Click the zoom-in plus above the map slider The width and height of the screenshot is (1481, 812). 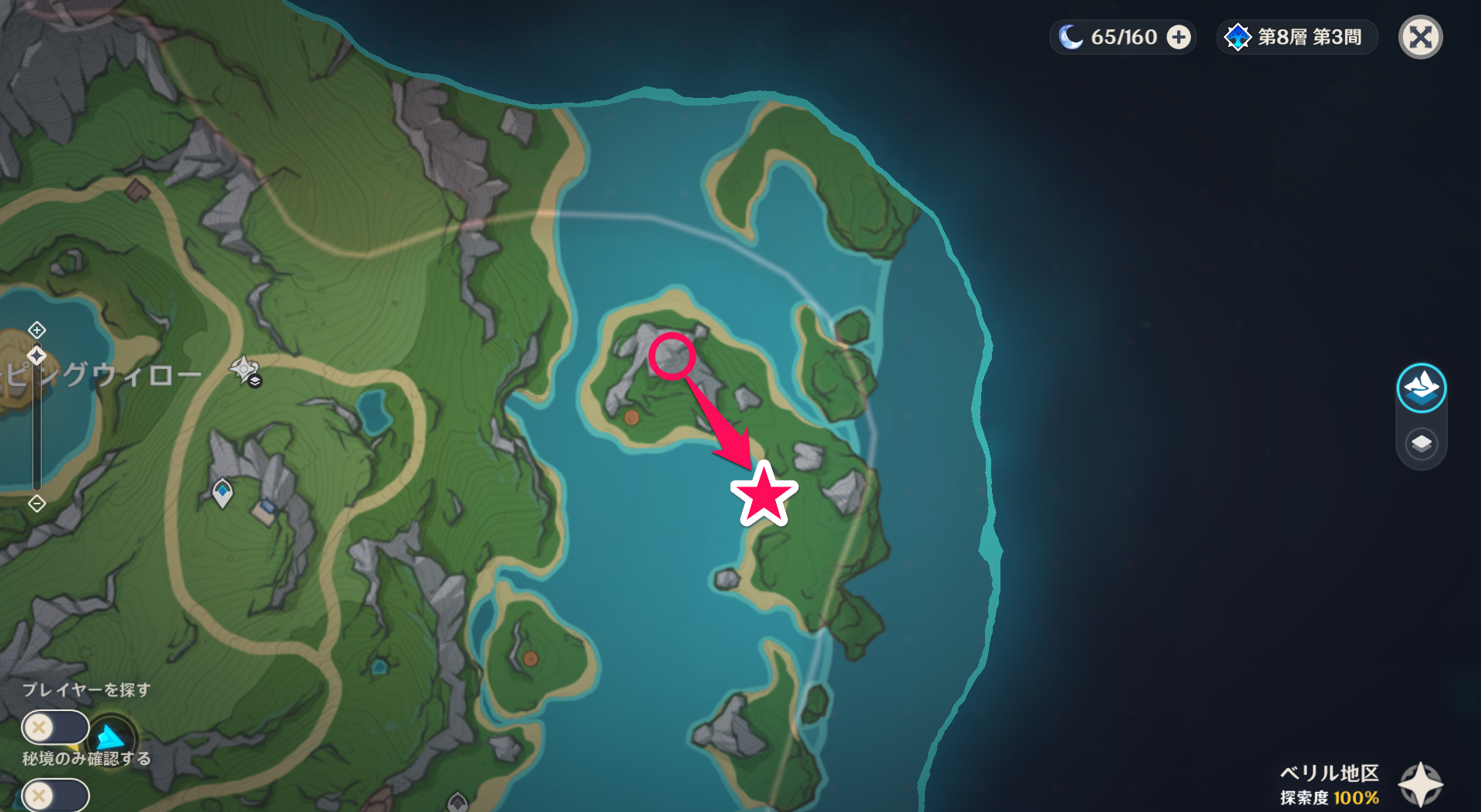coord(36,329)
